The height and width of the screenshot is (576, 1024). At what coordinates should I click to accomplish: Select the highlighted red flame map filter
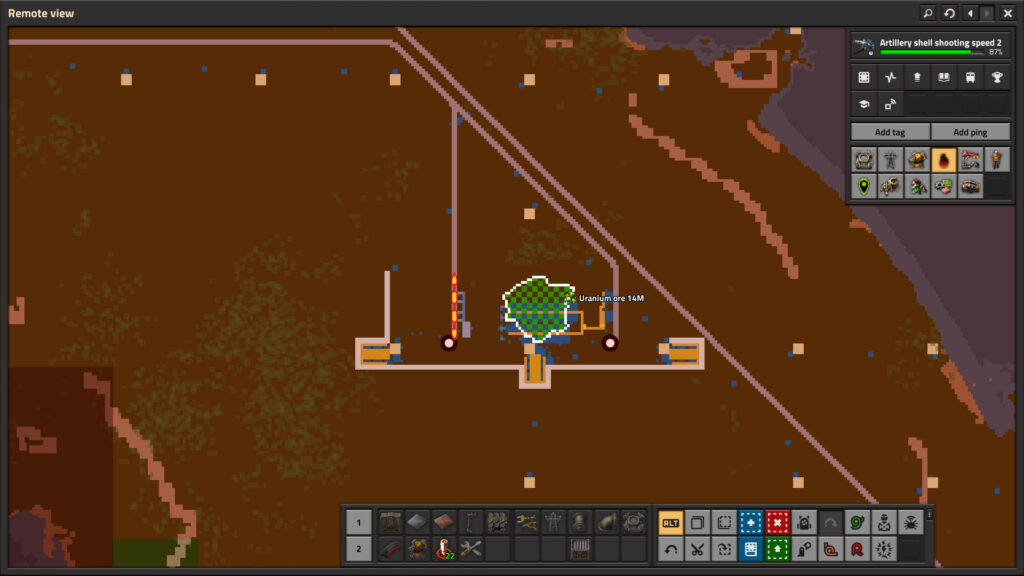[943, 159]
